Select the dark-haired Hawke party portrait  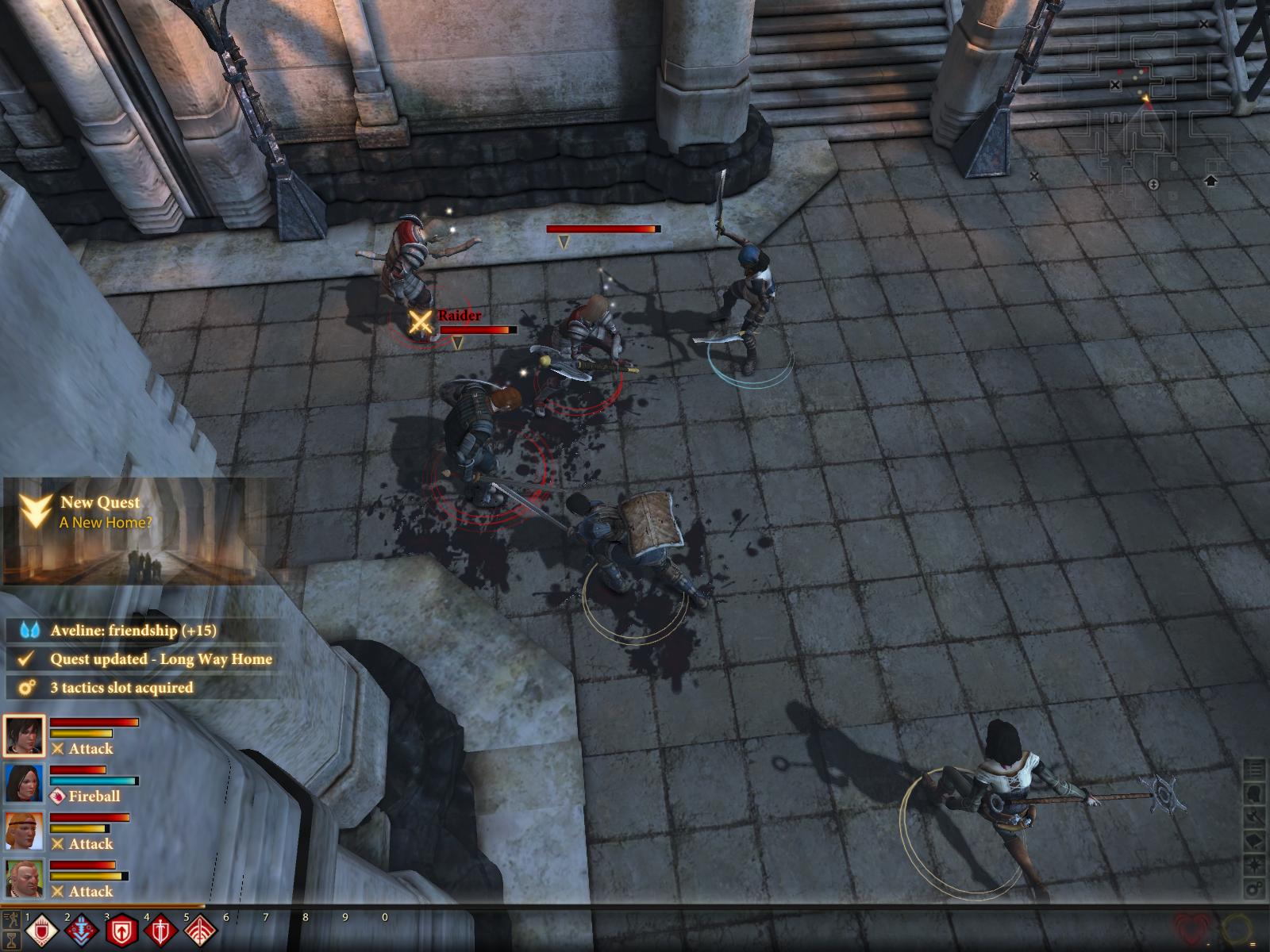pos(24,735)
